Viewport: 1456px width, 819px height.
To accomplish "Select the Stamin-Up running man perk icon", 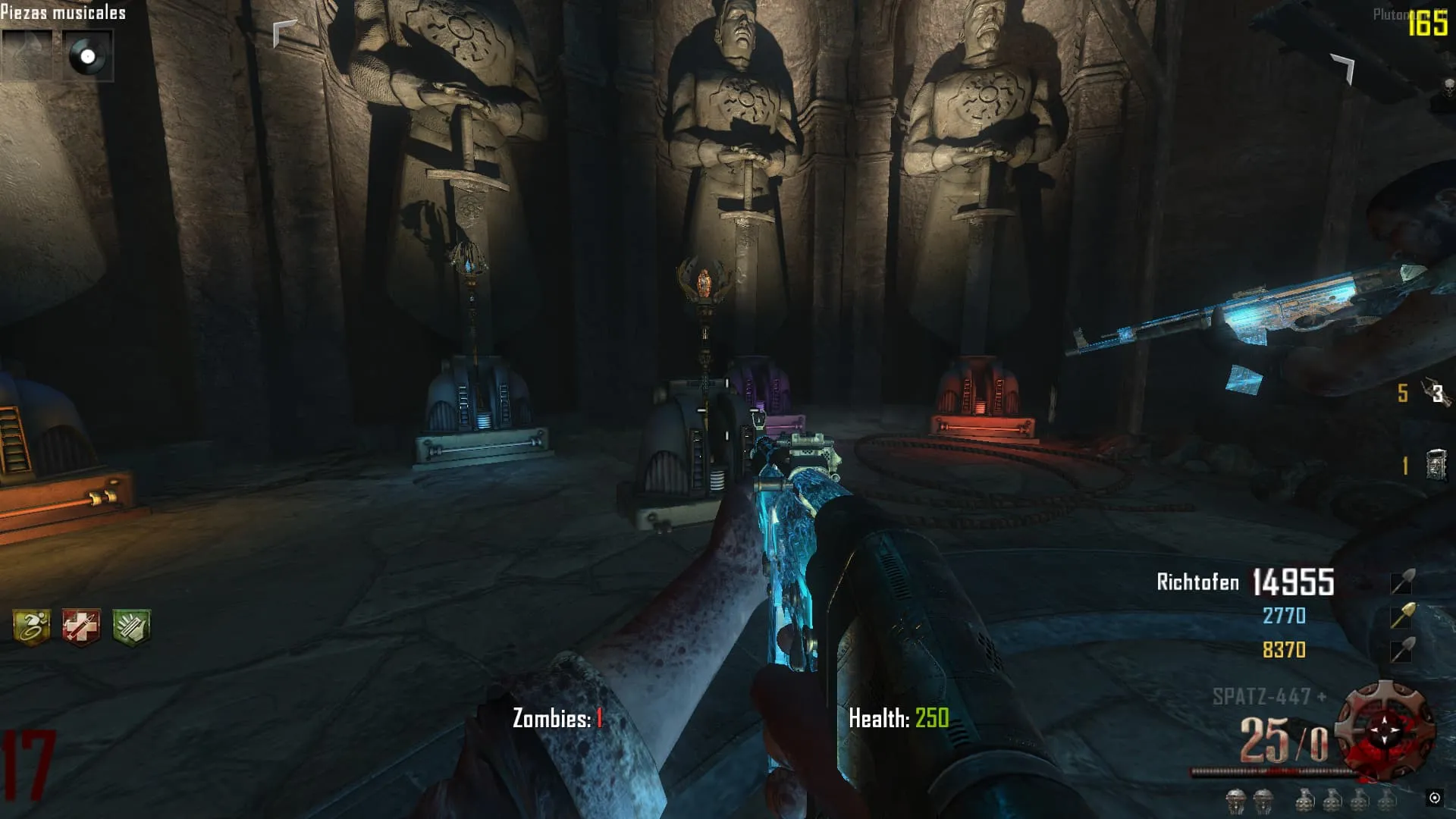I will tap(32, 627).
